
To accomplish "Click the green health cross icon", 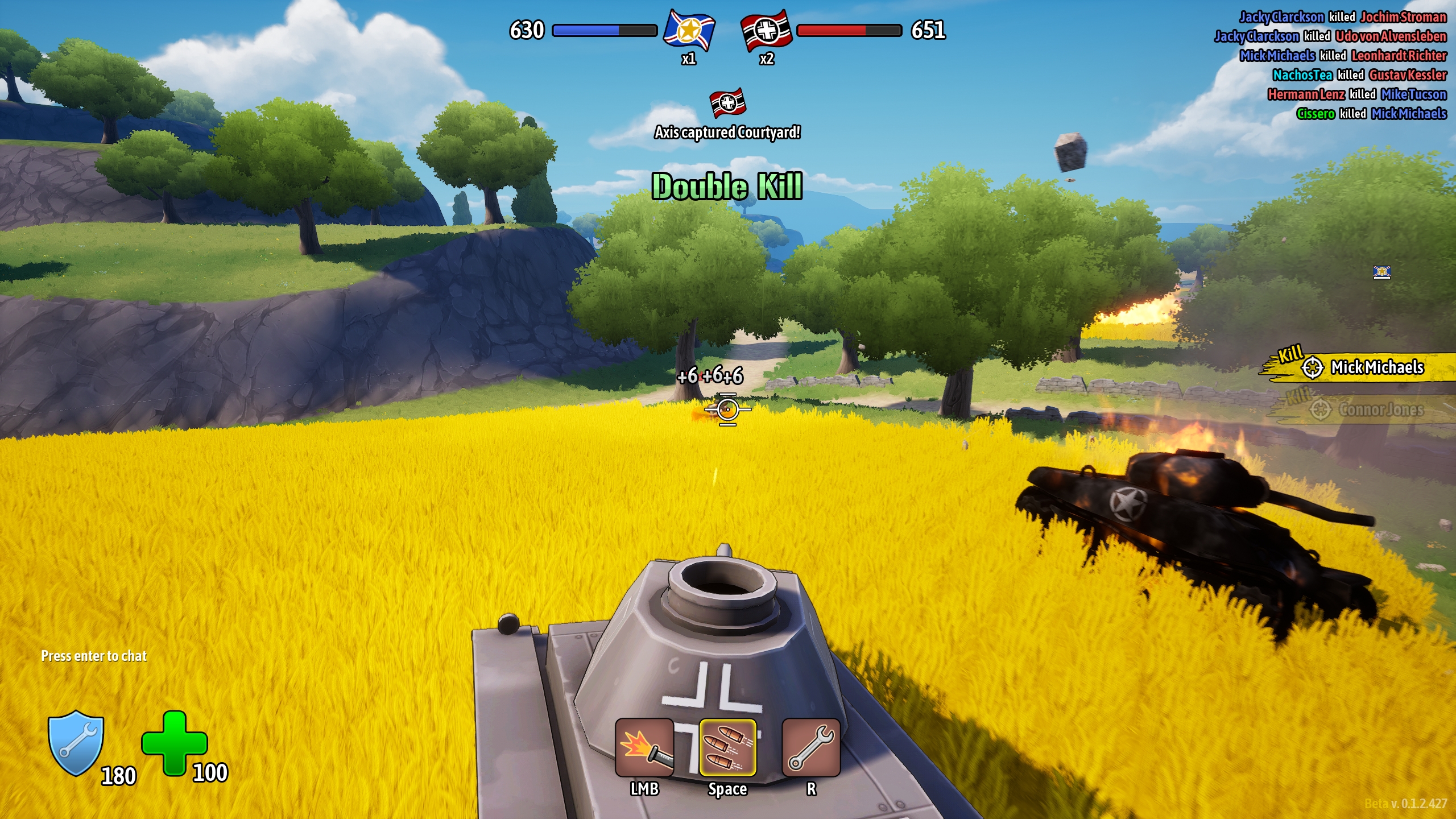I will pos(174,742).
